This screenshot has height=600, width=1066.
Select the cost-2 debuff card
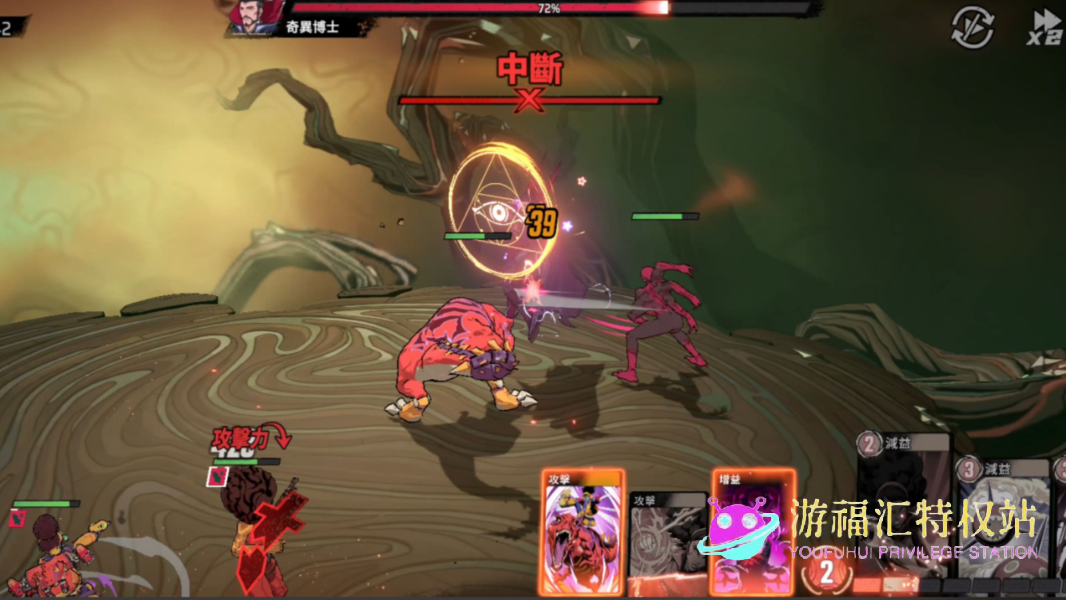pyautogui.click(x=903, y=500)
